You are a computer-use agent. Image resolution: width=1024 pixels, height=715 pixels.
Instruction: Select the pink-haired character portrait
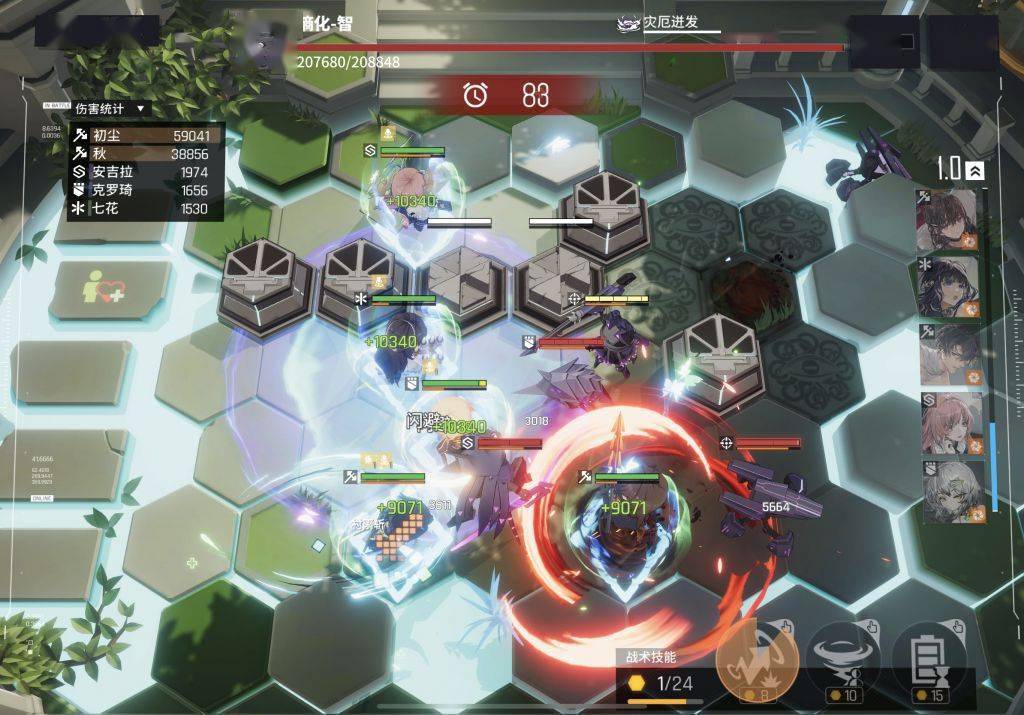coord(948,423)
